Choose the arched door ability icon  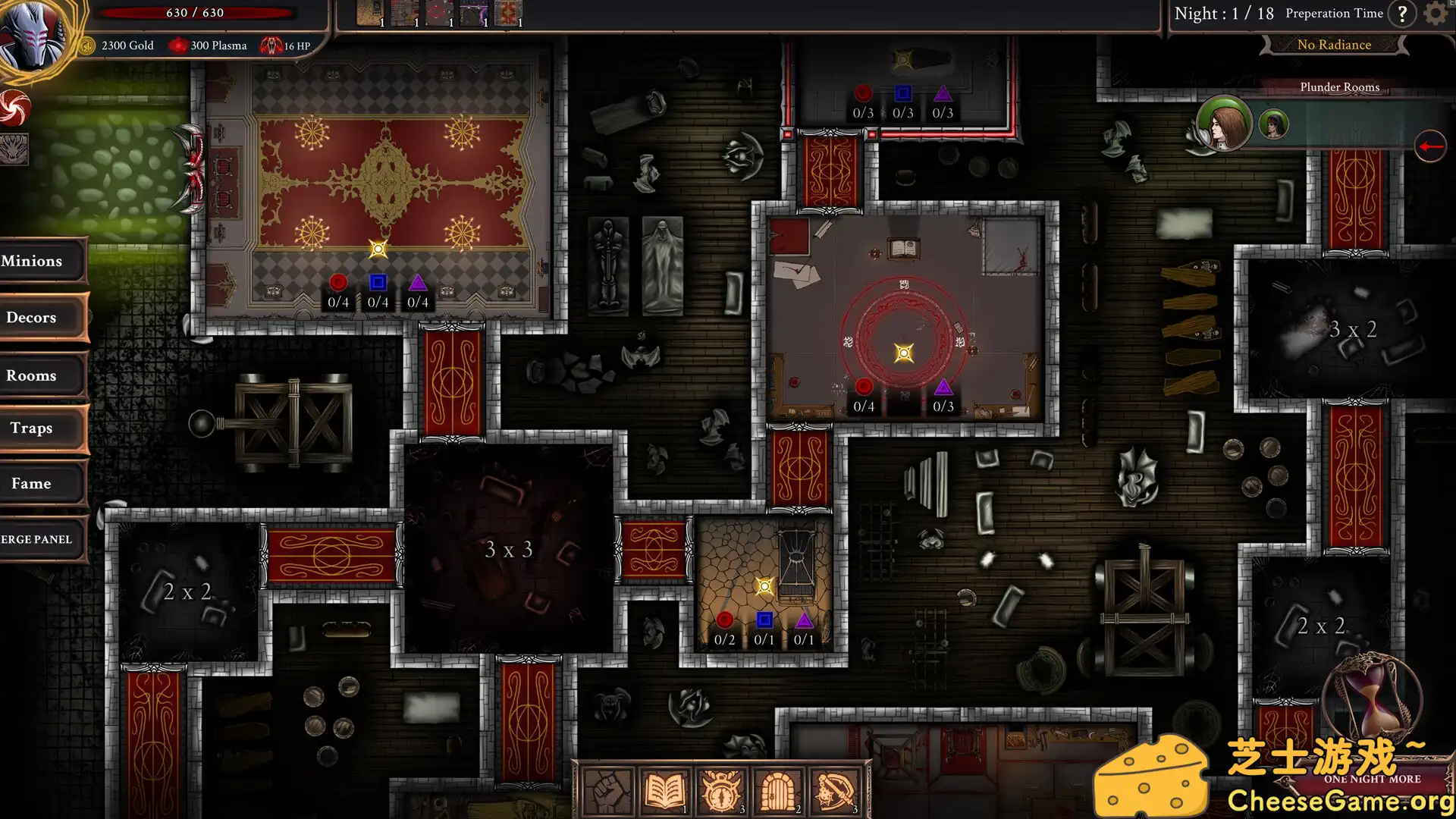(x=777, y=792)
